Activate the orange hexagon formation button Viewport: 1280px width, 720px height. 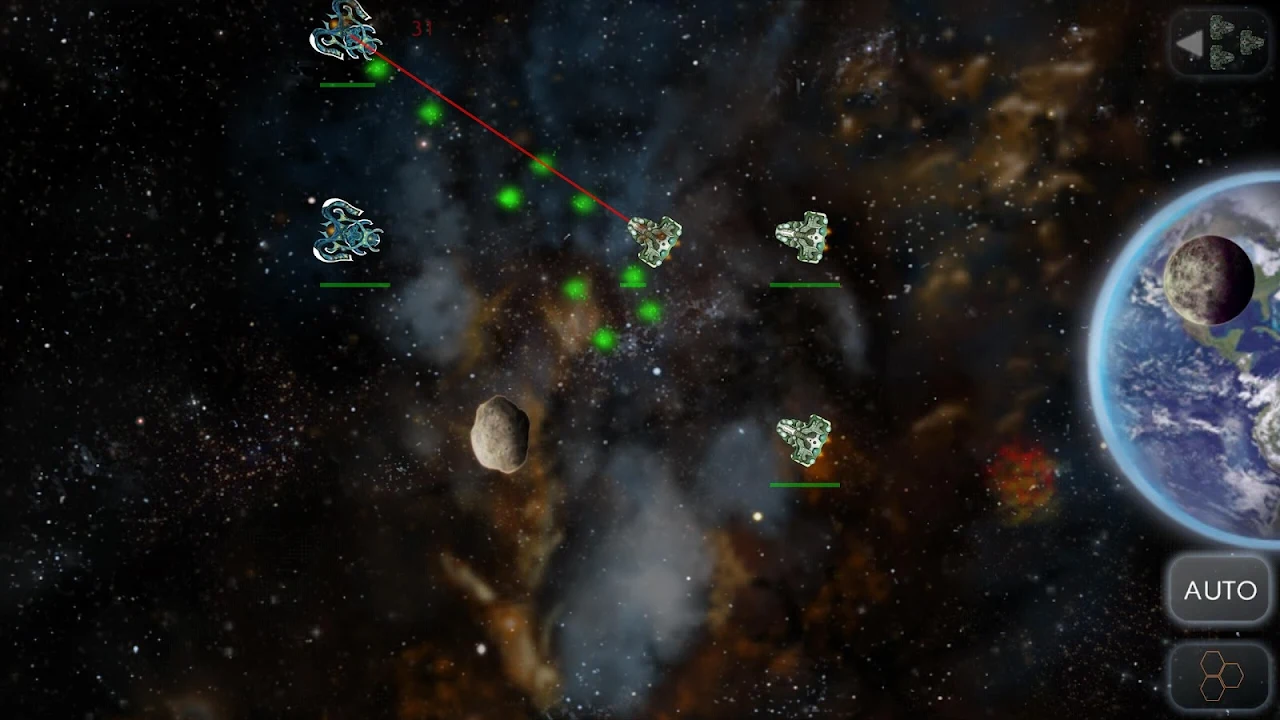point(1220,678)
